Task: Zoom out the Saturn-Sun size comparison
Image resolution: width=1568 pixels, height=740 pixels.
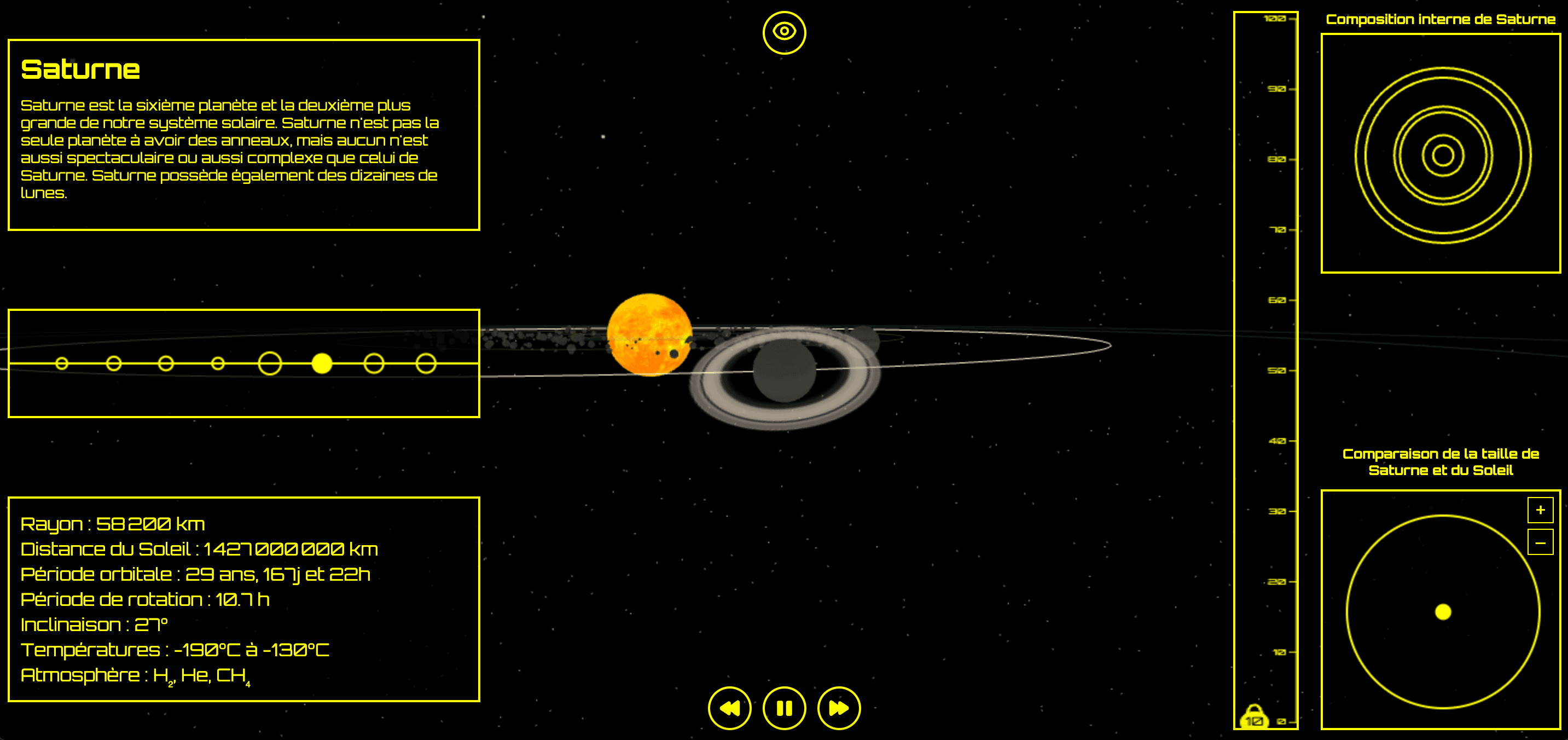Action: pyautogui.click(x=1540, y=542)
